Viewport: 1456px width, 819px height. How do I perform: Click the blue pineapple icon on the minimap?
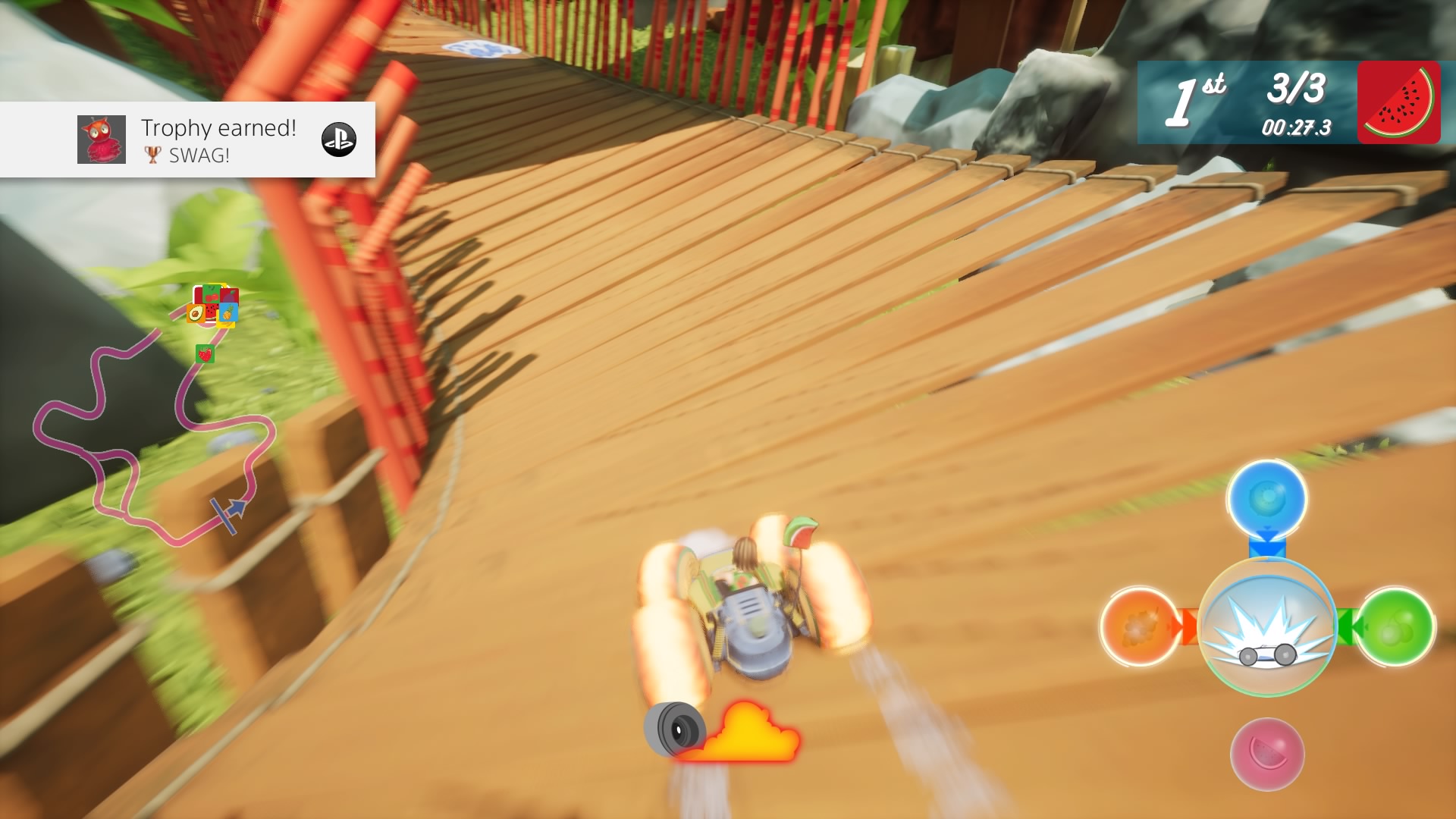[228, 312]
